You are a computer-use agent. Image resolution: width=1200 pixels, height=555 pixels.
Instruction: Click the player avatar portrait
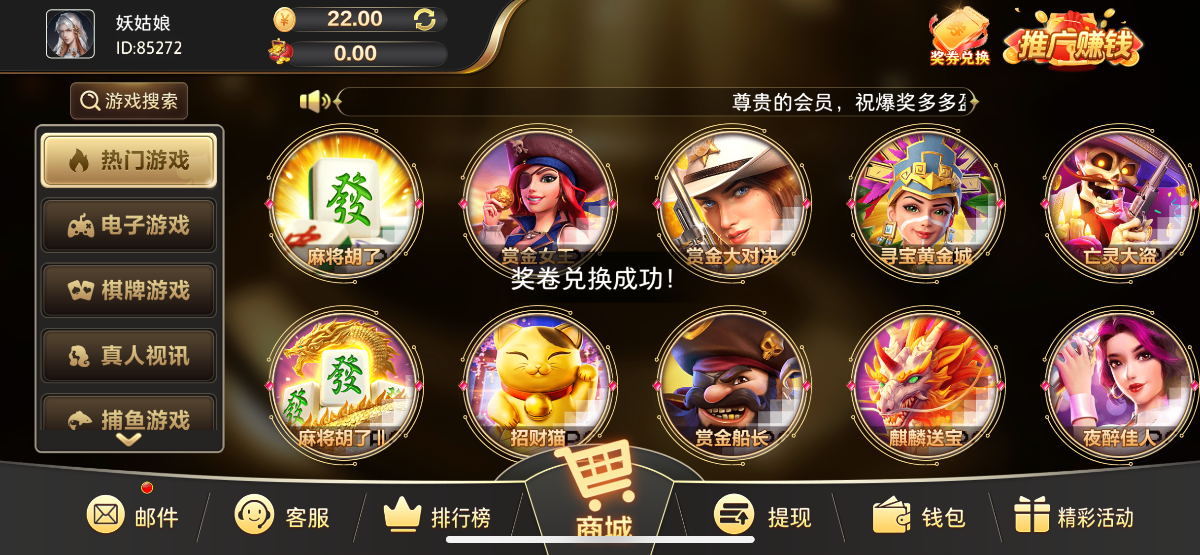[x=70, y=34]
